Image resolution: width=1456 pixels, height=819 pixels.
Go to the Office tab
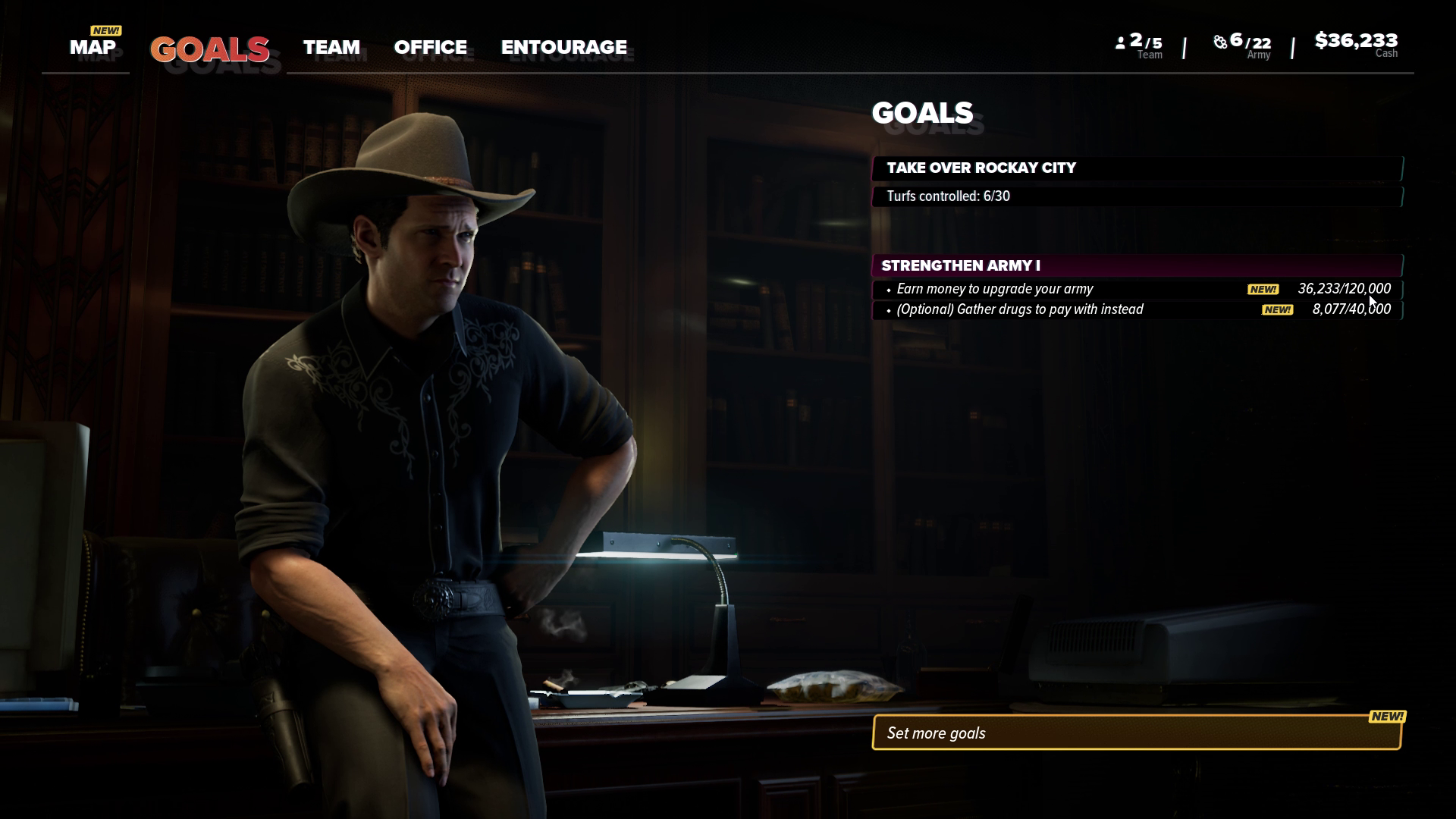[x=430, y=47]
